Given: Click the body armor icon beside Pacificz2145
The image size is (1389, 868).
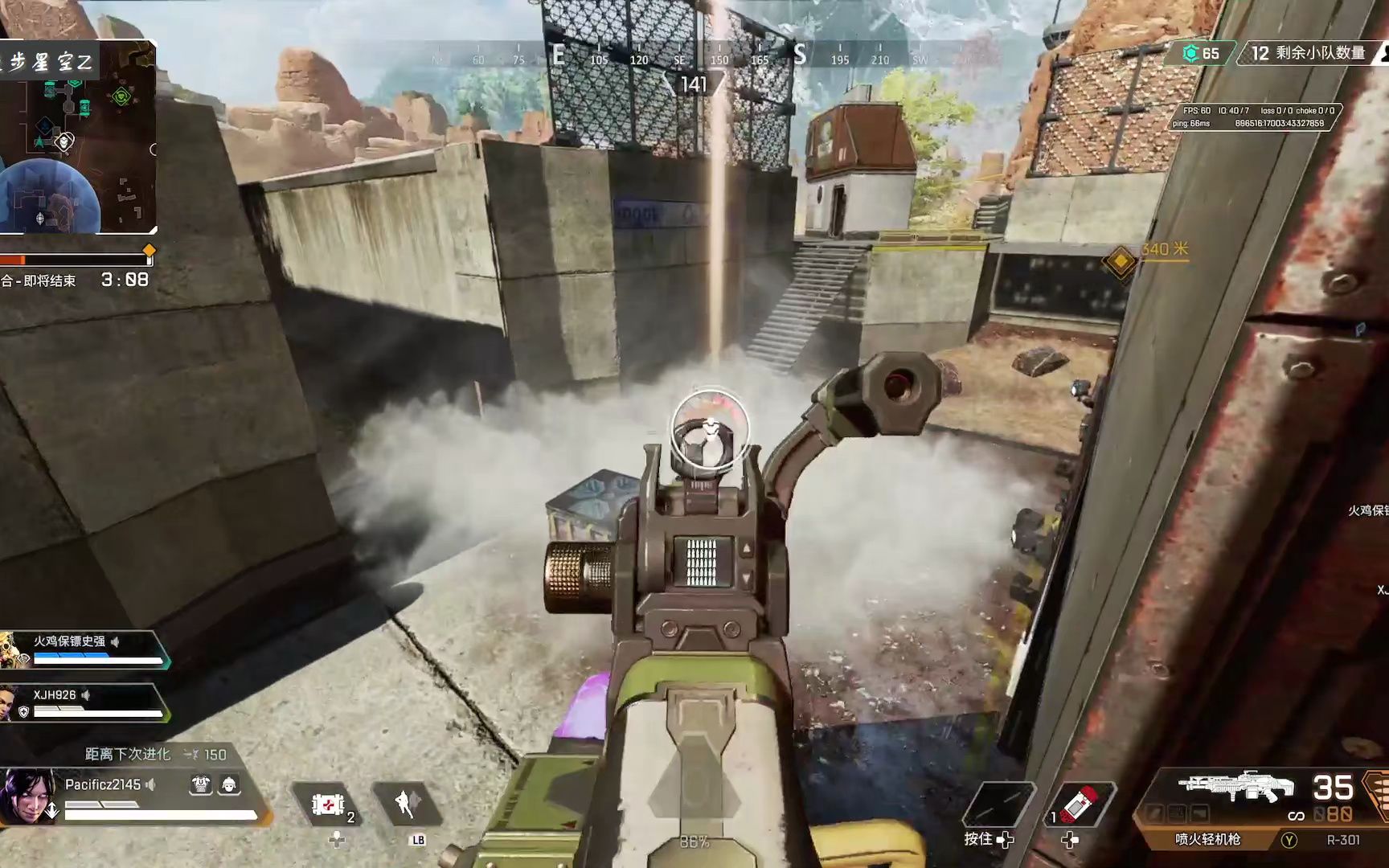Looking at the screenshot, I should coord(200,784).
